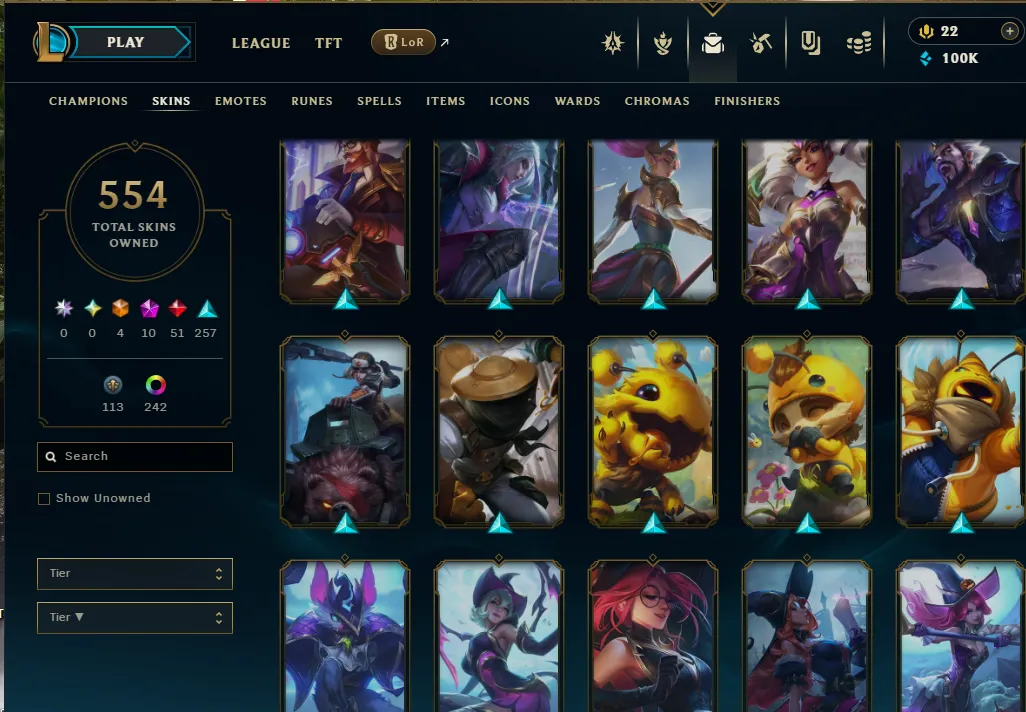Switch to the Wards tab
The image size is (1026, 712).
pos(577,101)
